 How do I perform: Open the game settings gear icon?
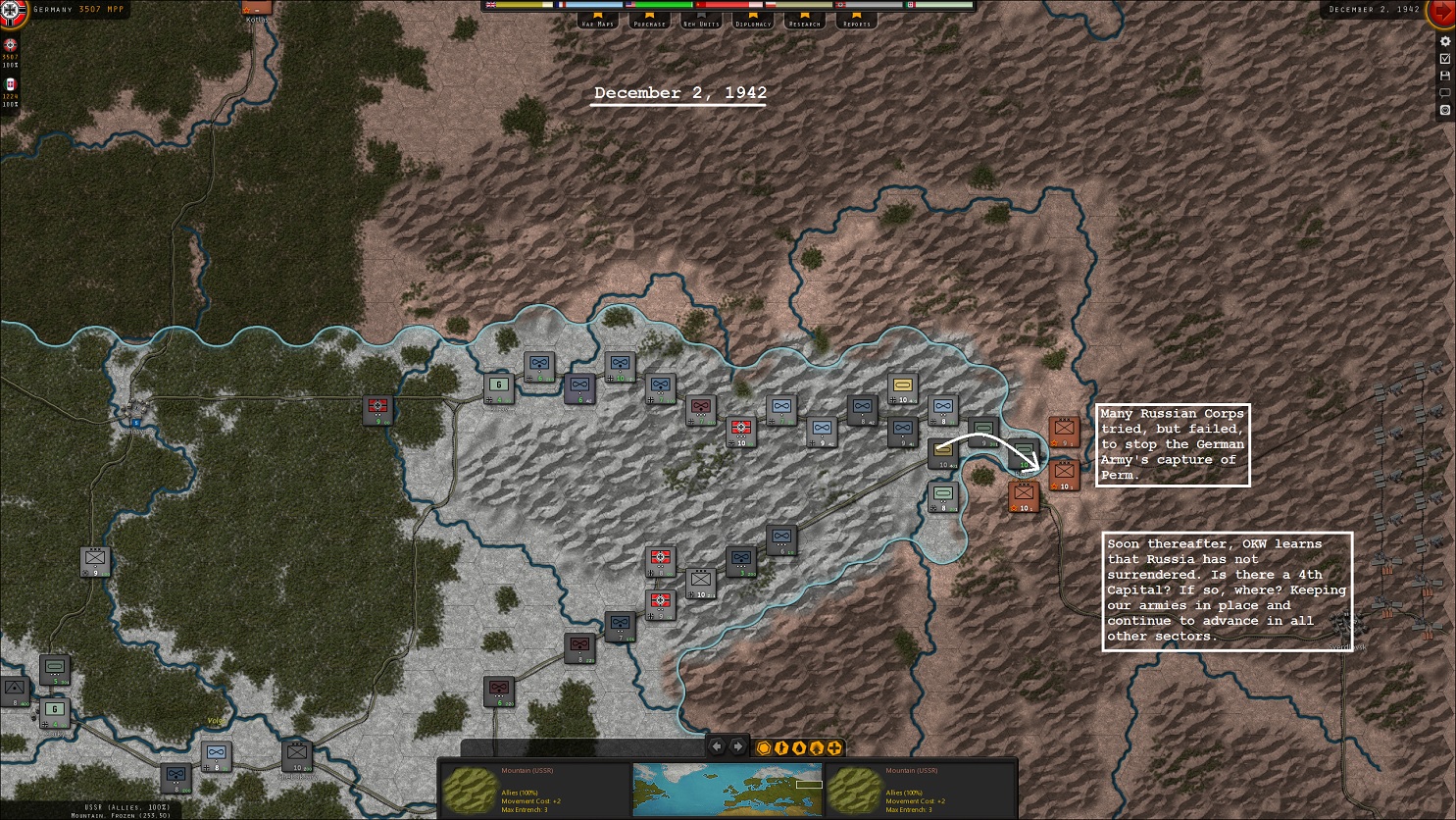[x=1445, y=41]
